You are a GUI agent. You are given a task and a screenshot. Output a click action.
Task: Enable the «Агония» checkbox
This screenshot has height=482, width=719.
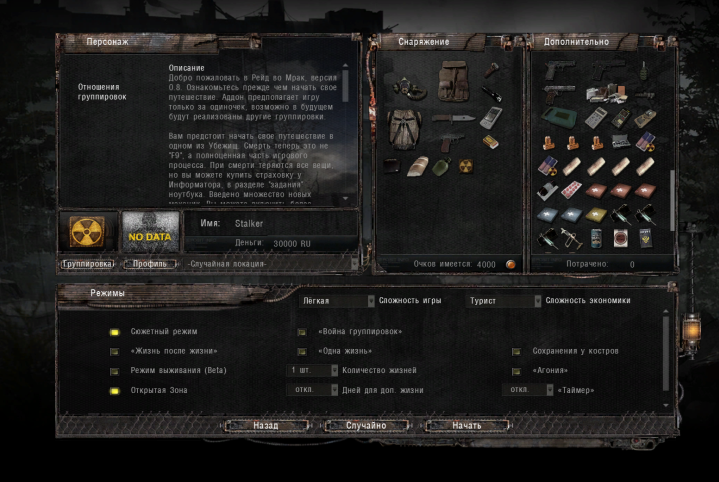[517, 371]
